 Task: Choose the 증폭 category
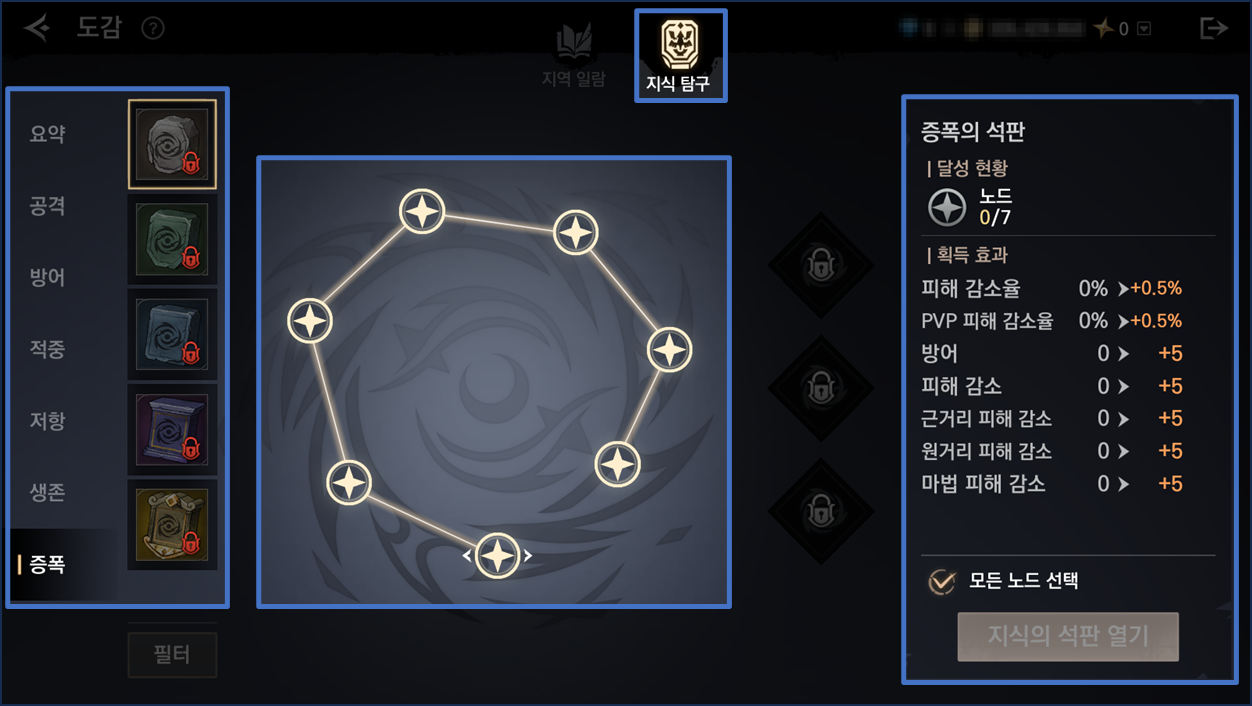point(48,565)
